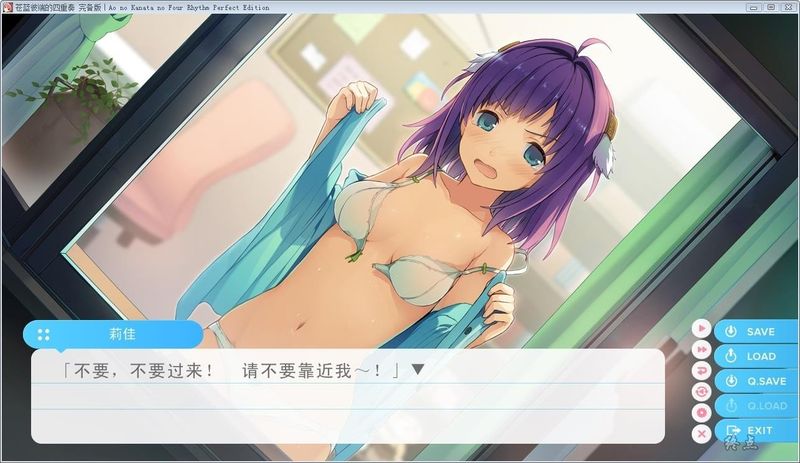This screenshot has width=800, height=463.
Task: Quick save with Q.SAVE
Action: click(756, 381)
